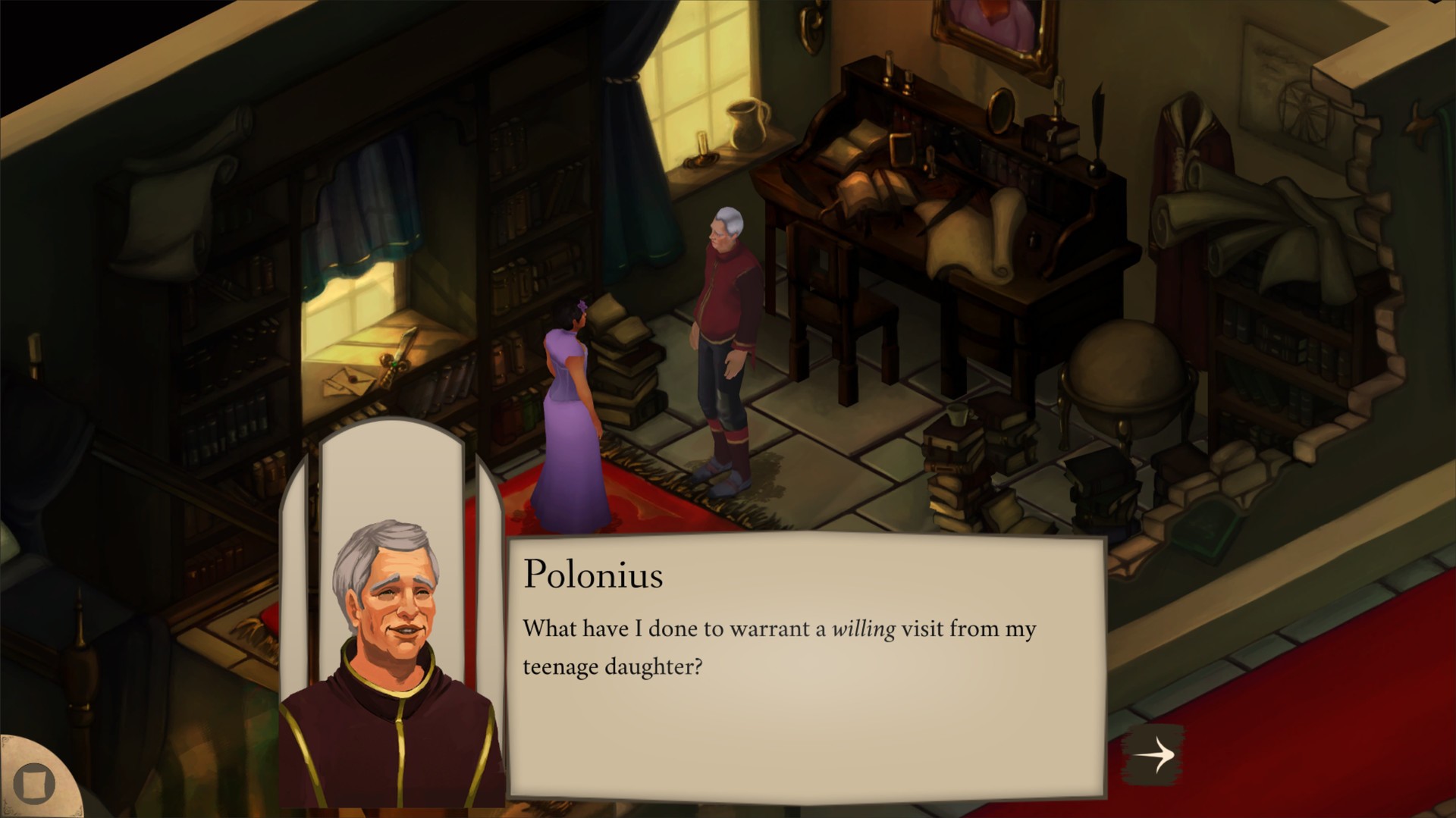Screen dimensions: 1456x818
Task: Select Polonius standing by the desk
Action: (726, 326)
